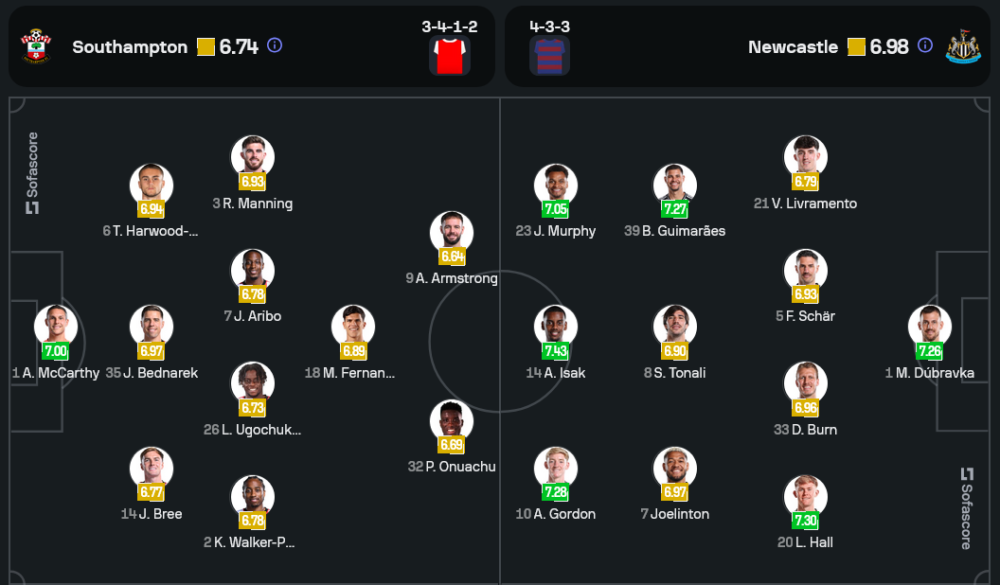The height and width of the screenshot is (585, 1000).
Task: Select goalkeeper M. Dúbravka
Action: 929,327
